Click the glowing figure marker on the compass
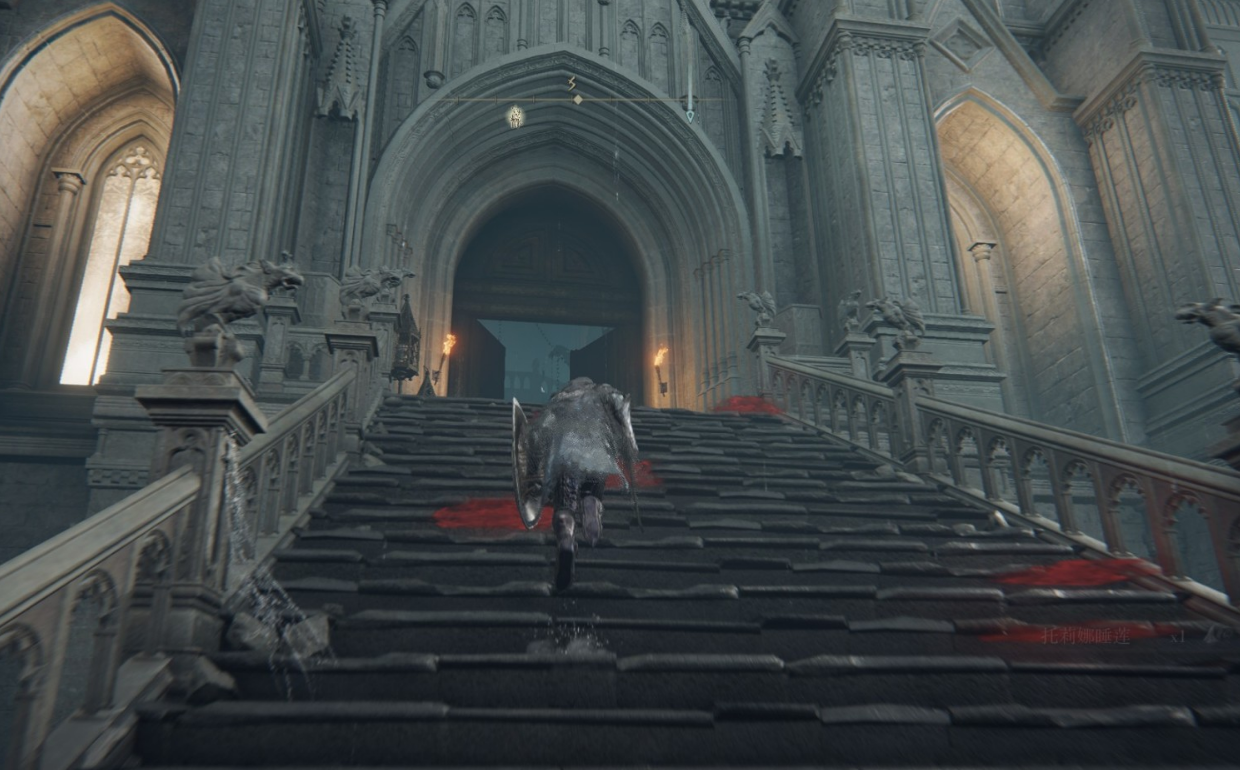Image resolution: width=1240 pixels, height=770 pixels. [x=515, y=116]
